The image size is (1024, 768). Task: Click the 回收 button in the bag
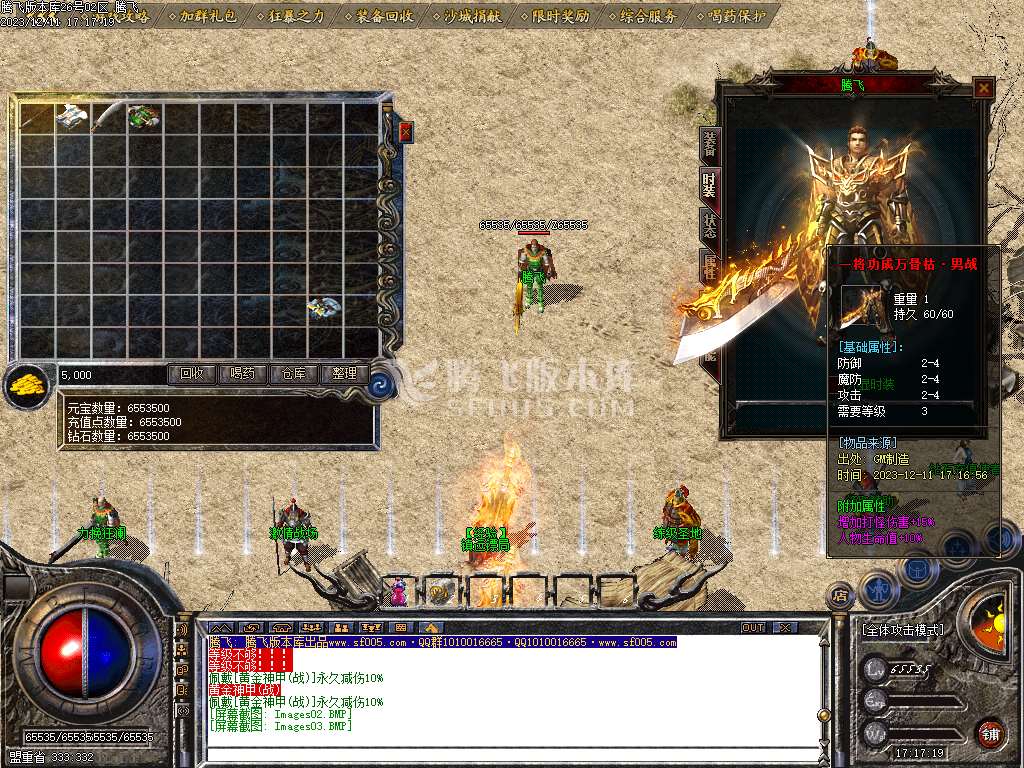(191, 374)
